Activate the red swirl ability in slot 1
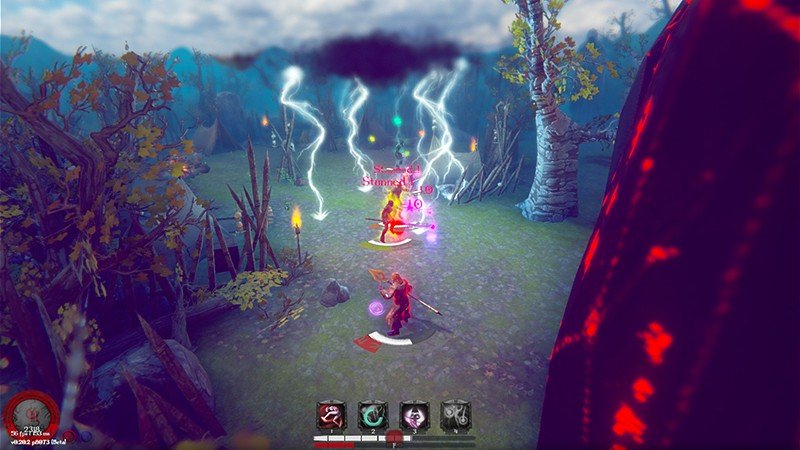800x450 pixels. coord(331,415)
